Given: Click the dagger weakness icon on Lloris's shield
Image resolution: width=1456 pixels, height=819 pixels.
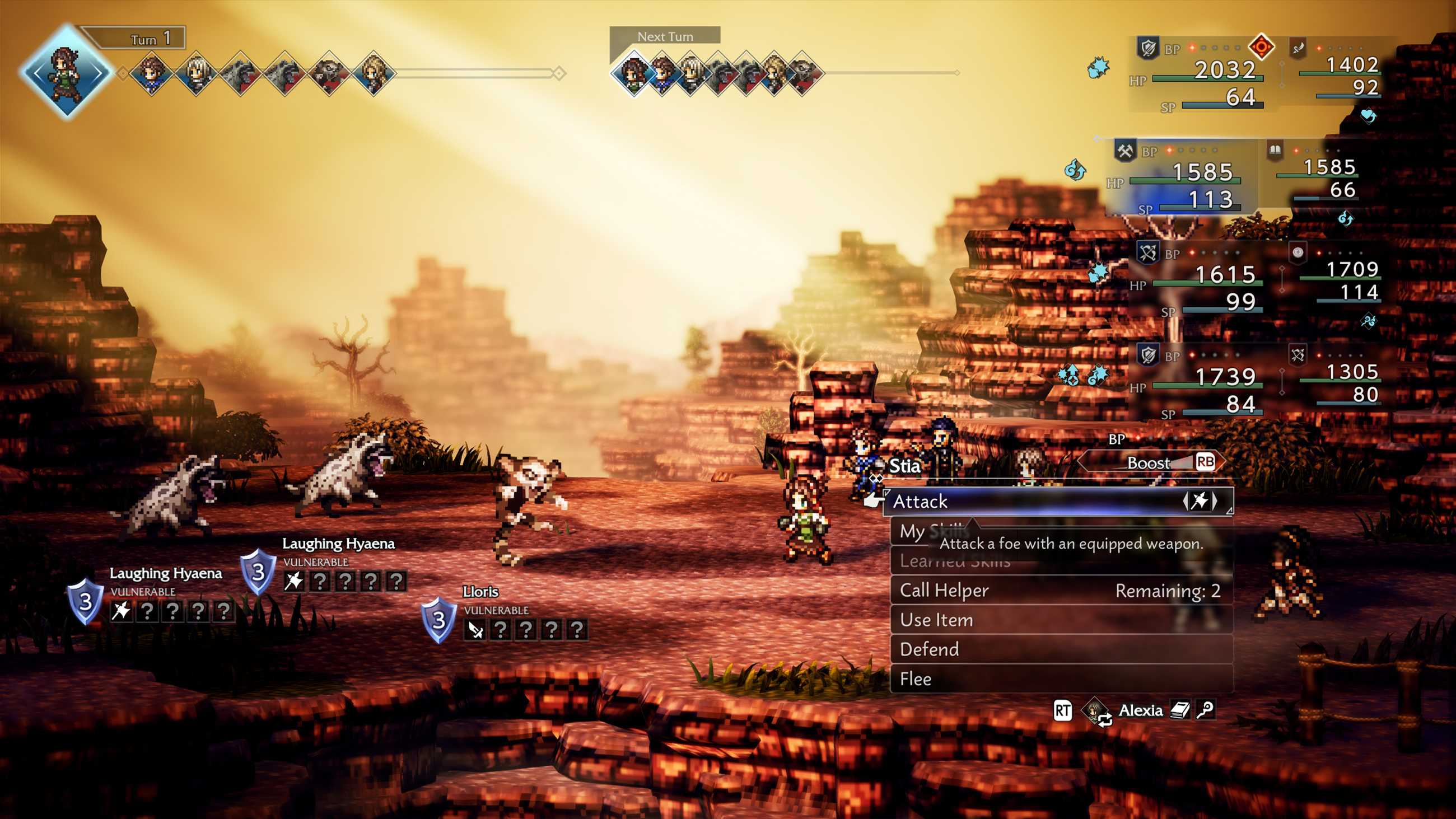Looking at the screenshot, I should pyautogui.click(x=475, y=630).
